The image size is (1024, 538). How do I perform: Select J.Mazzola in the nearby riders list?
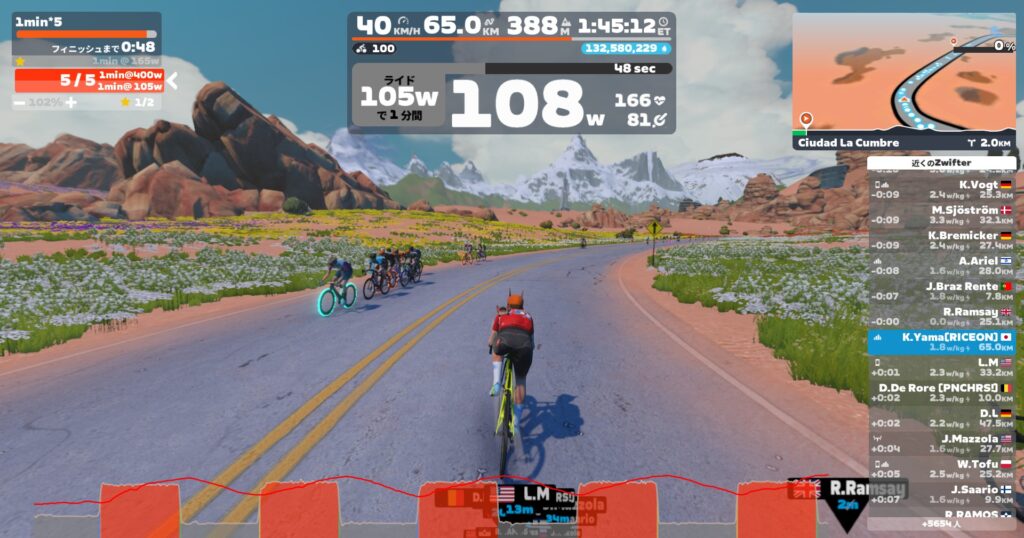pyautogui.click(x=942, y=444)
